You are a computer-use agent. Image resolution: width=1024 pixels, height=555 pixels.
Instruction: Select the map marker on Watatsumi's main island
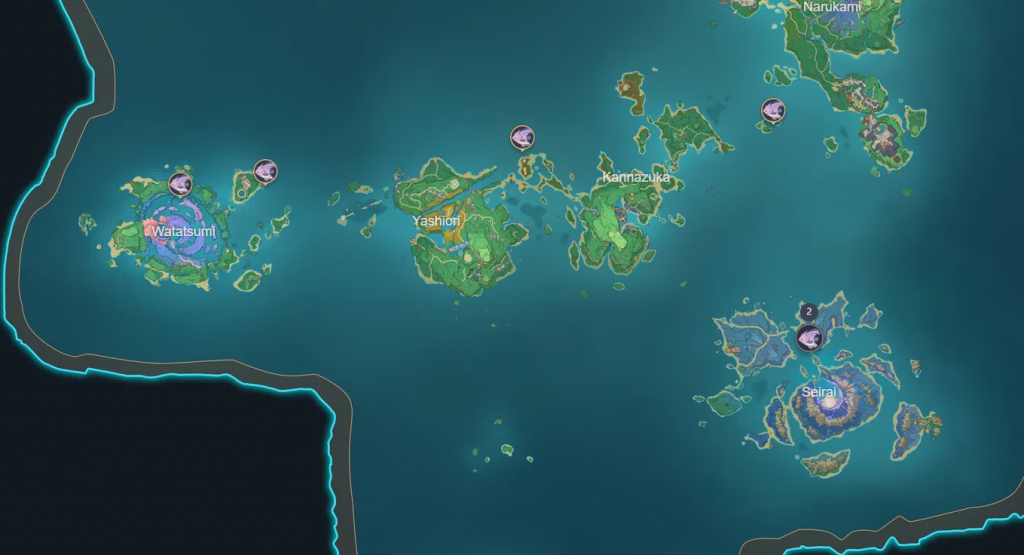click(180, 183)
